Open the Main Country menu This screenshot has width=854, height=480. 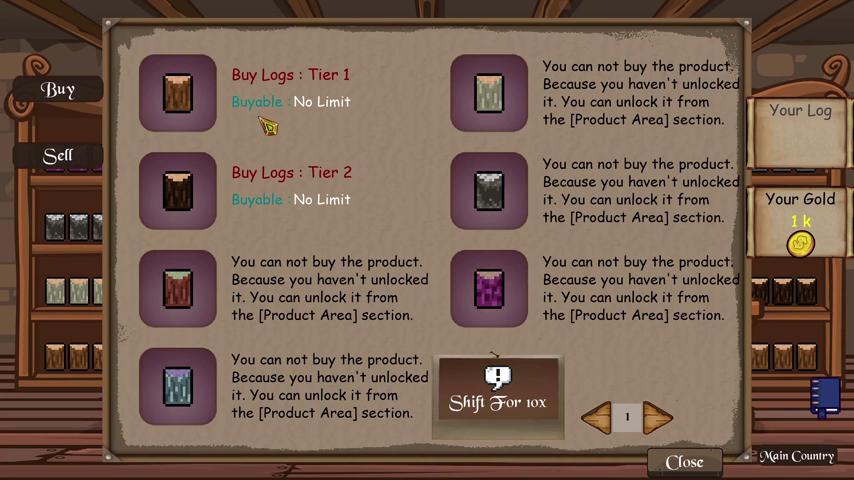point(796,456)
